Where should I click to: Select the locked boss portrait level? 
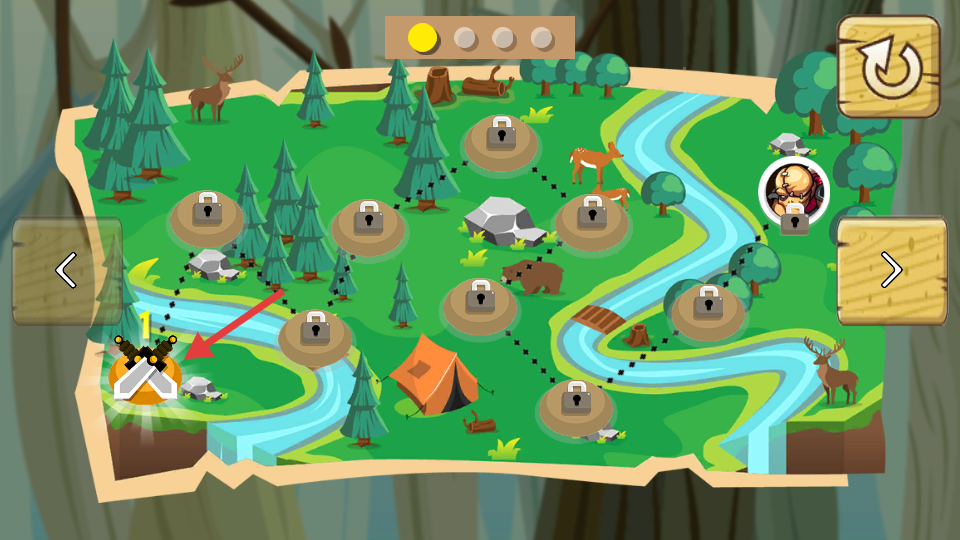794,190
